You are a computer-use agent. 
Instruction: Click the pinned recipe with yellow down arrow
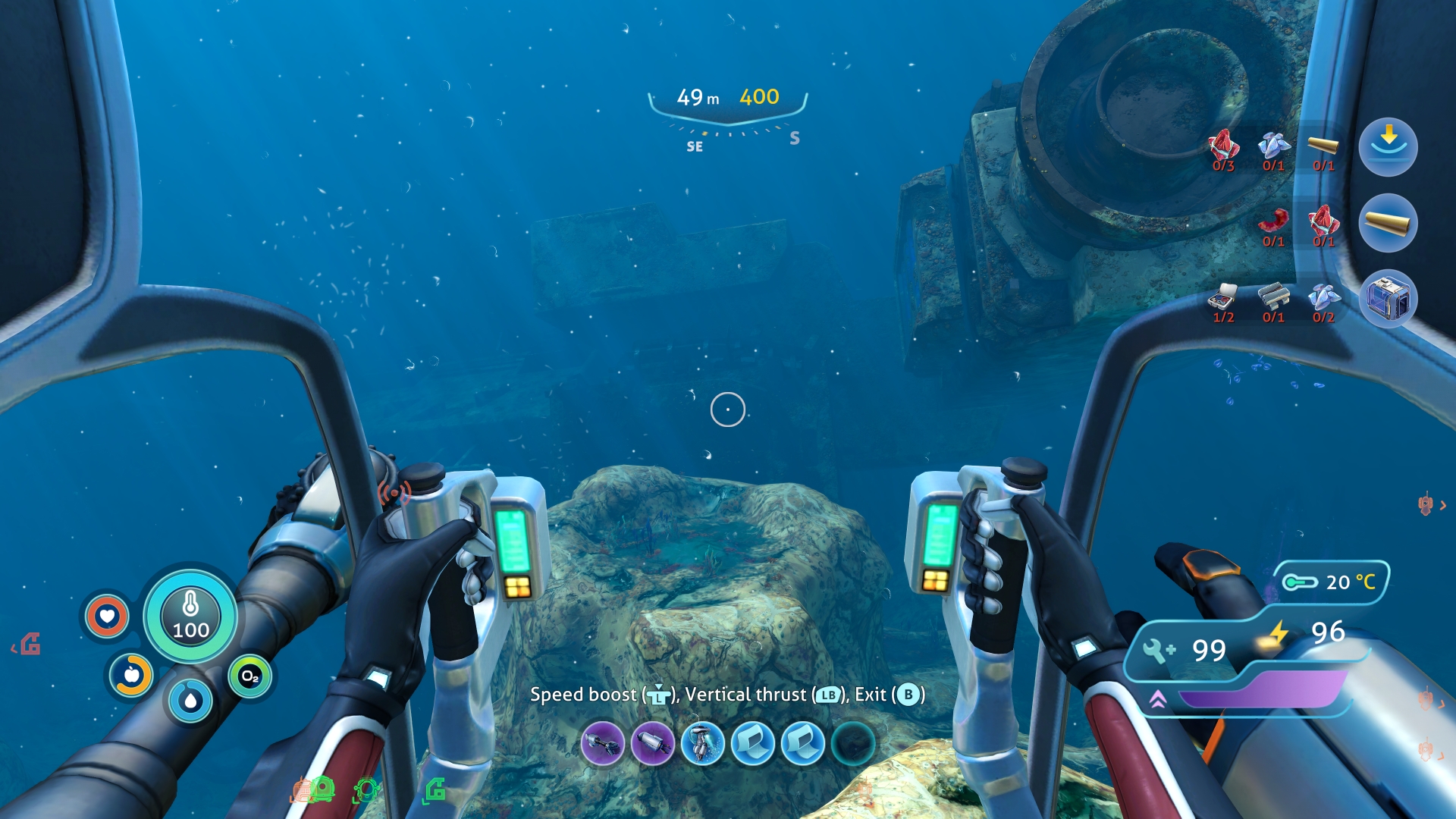click(1388, 146)
